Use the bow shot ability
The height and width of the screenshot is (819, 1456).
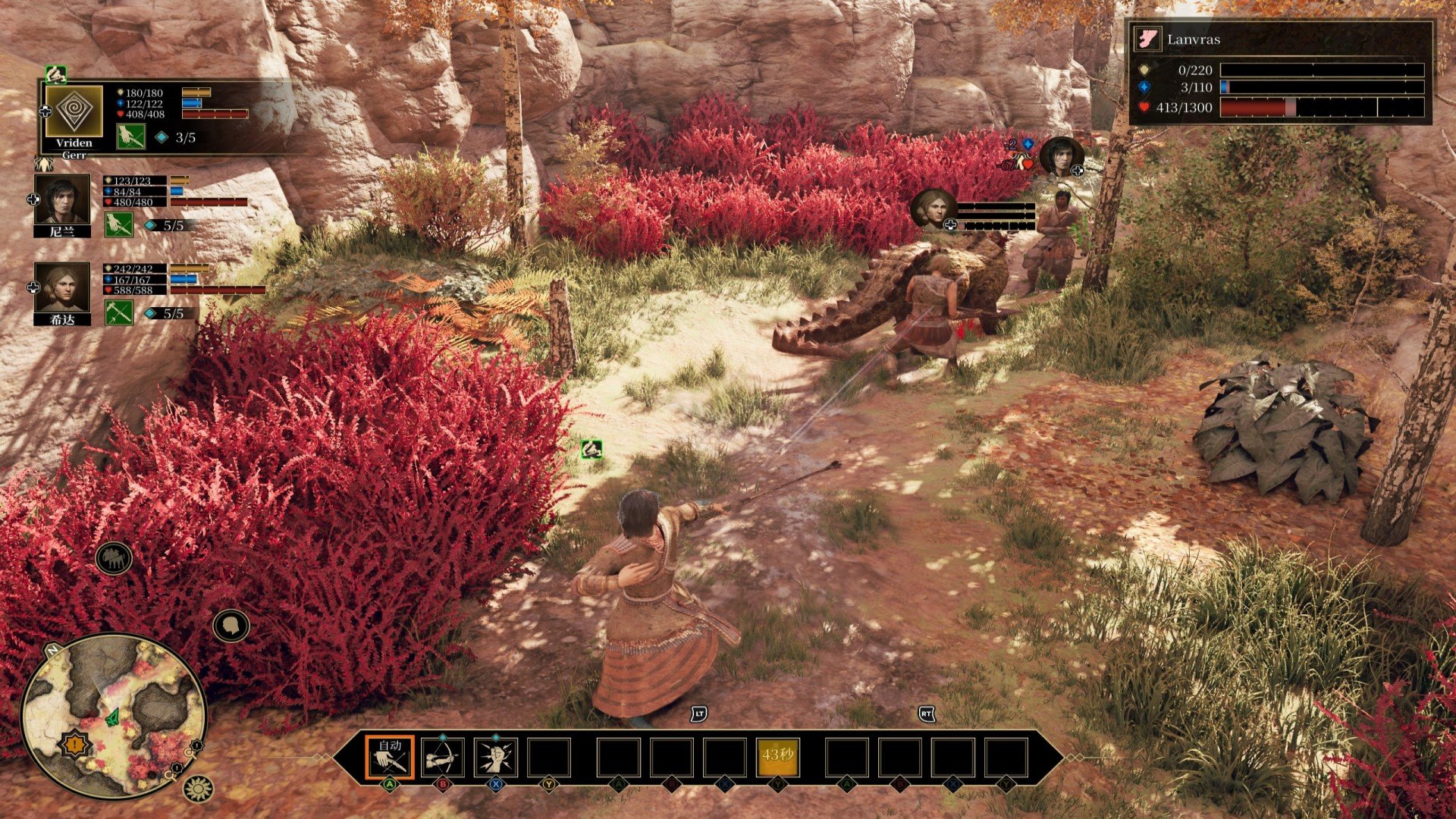(443, 757)
